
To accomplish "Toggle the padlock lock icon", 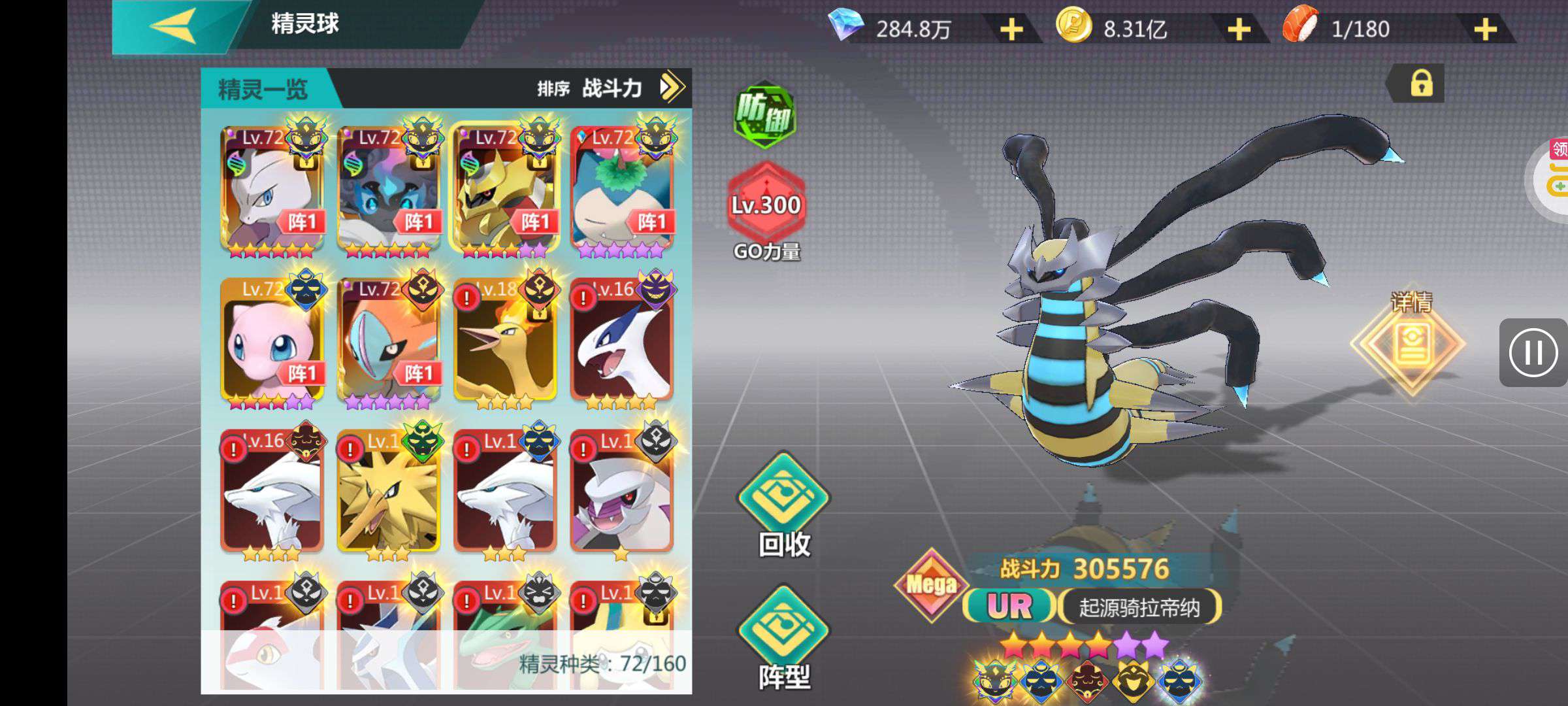I will 1421,84.
